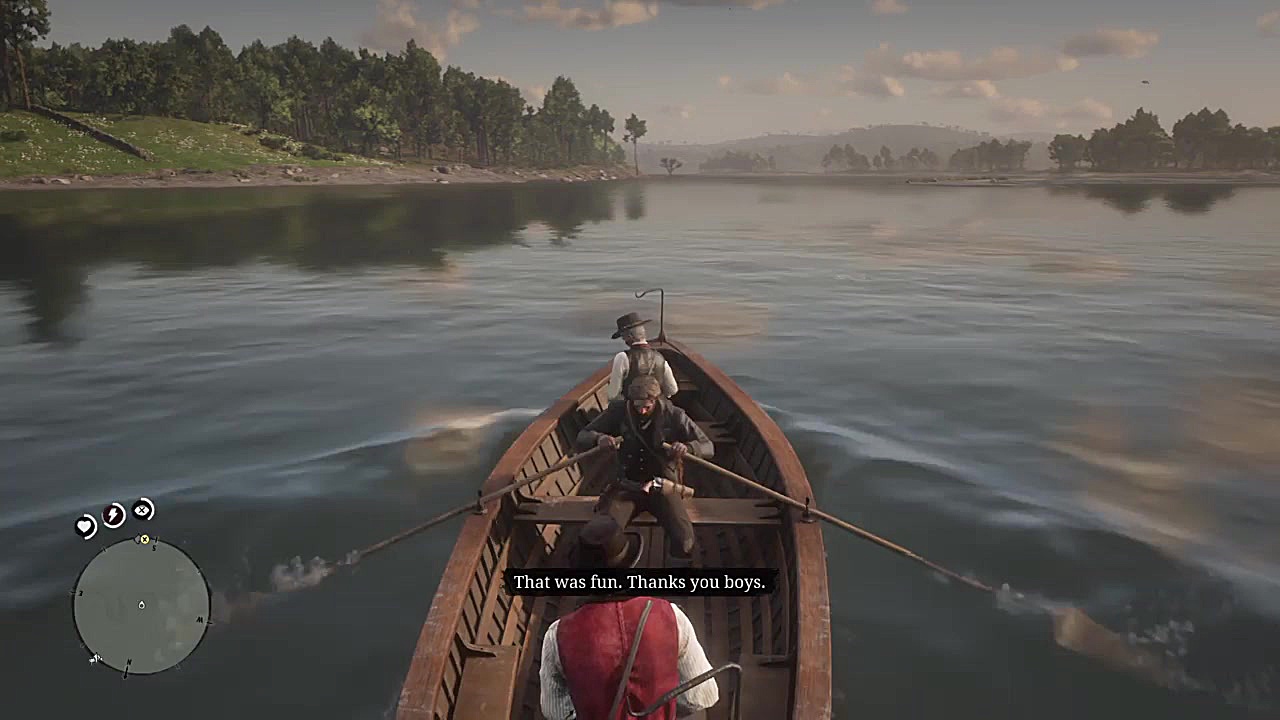The image size is (1280, 720).
Task: Click the S marker above the minimap circle
Action: pos(154,547)
